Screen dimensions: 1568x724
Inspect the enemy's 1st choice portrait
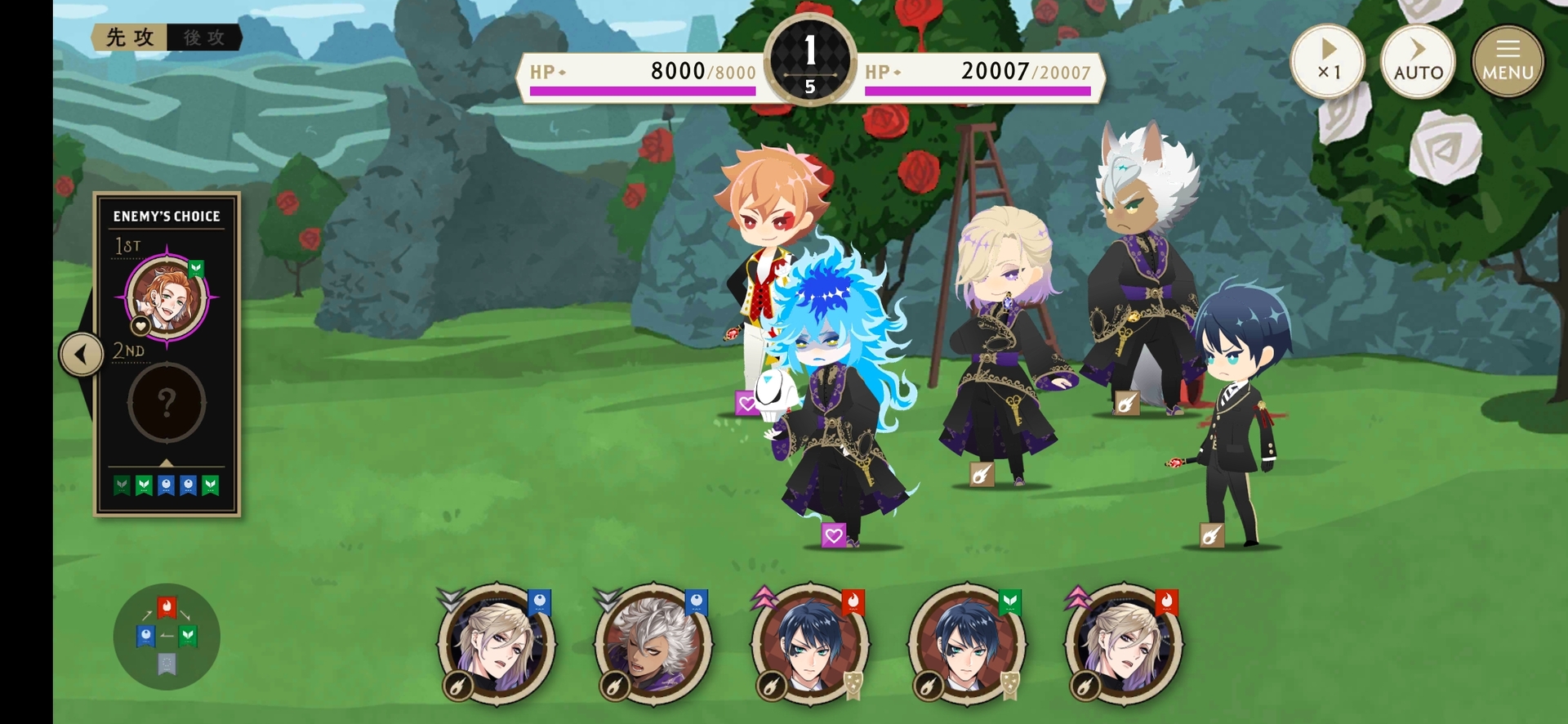(x=167, y=298)
